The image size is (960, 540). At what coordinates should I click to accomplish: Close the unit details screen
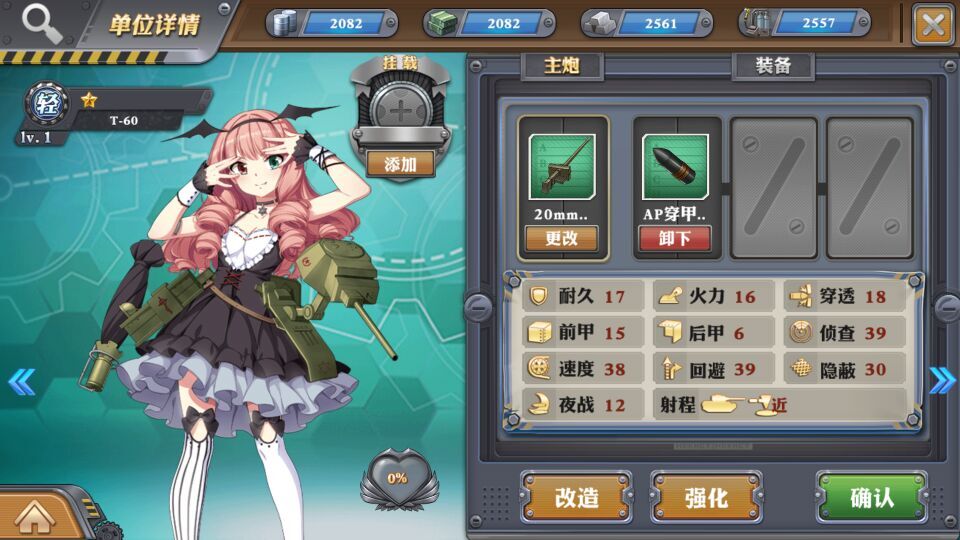933,24
